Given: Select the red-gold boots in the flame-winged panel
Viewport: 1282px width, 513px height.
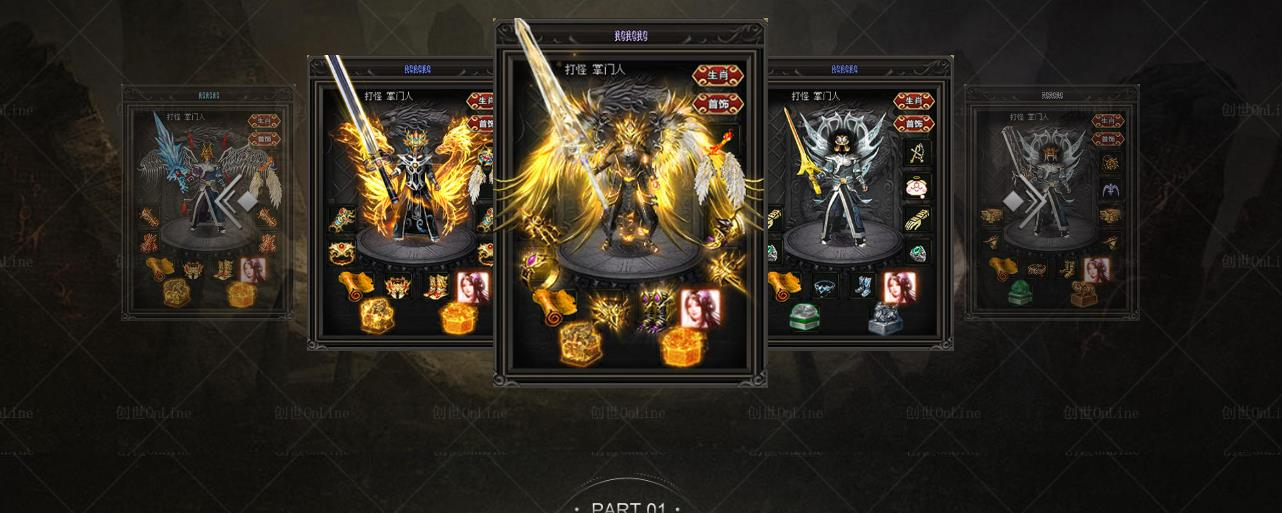Looking at the screenshot, I should [436, 287].
